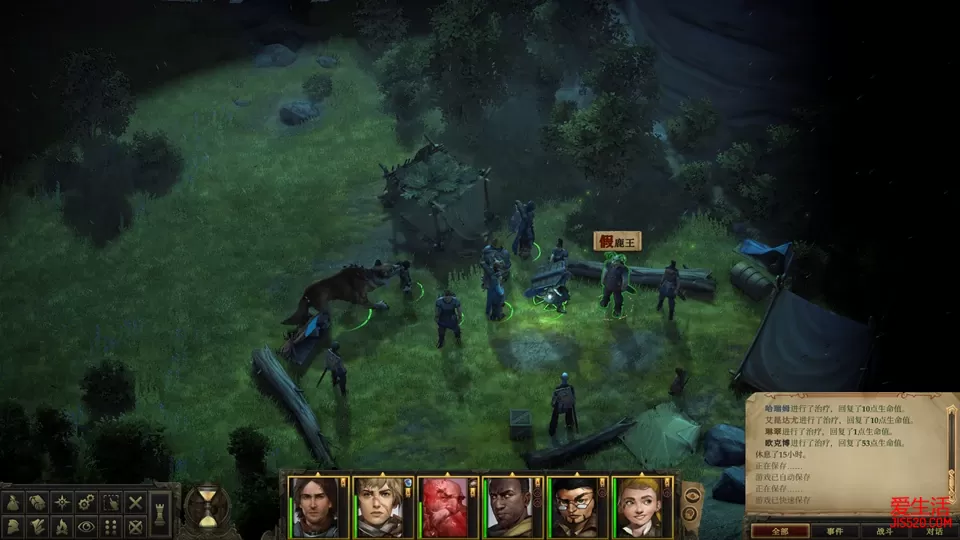960x540 pixels.
Task: Click the select-all dotted box icon
Action: [112, 502]
